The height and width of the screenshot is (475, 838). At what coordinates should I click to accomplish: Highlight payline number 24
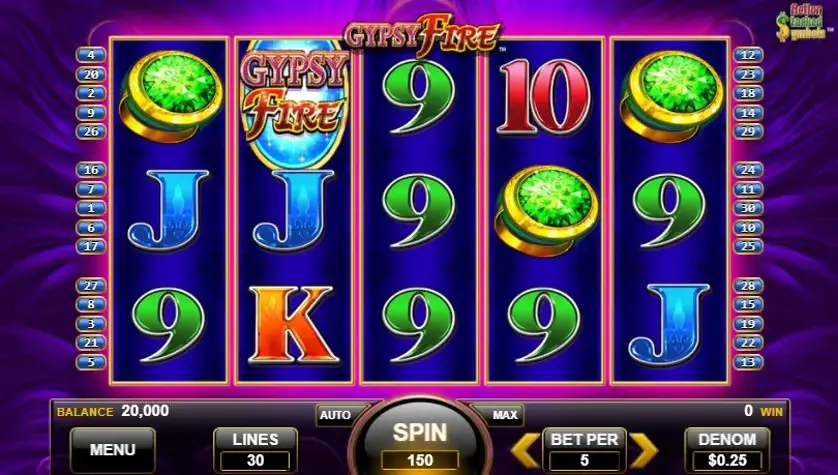pyautogui.click(x=748, y=170)
